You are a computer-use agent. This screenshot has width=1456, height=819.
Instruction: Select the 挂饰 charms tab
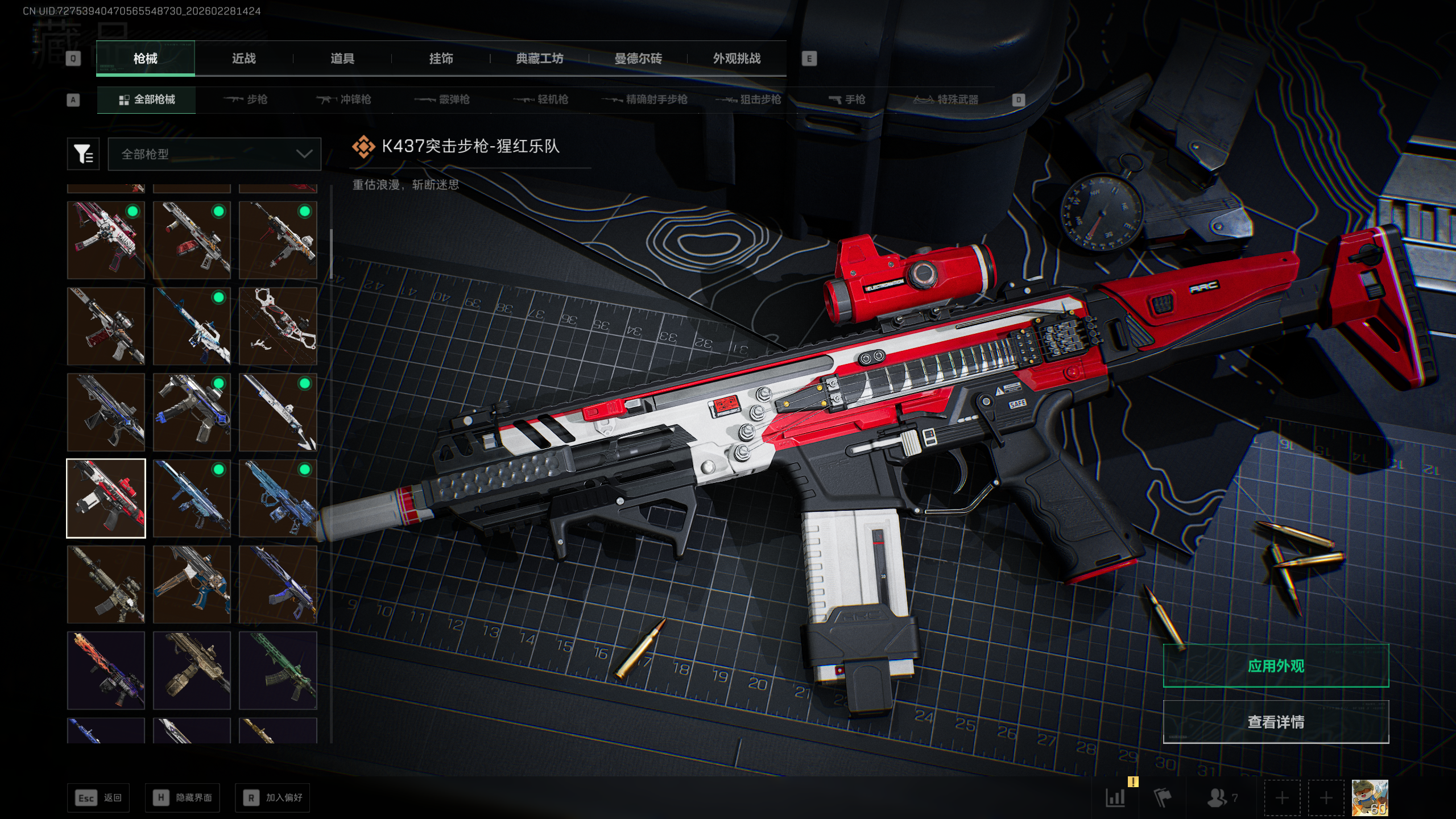pos(441,59)
